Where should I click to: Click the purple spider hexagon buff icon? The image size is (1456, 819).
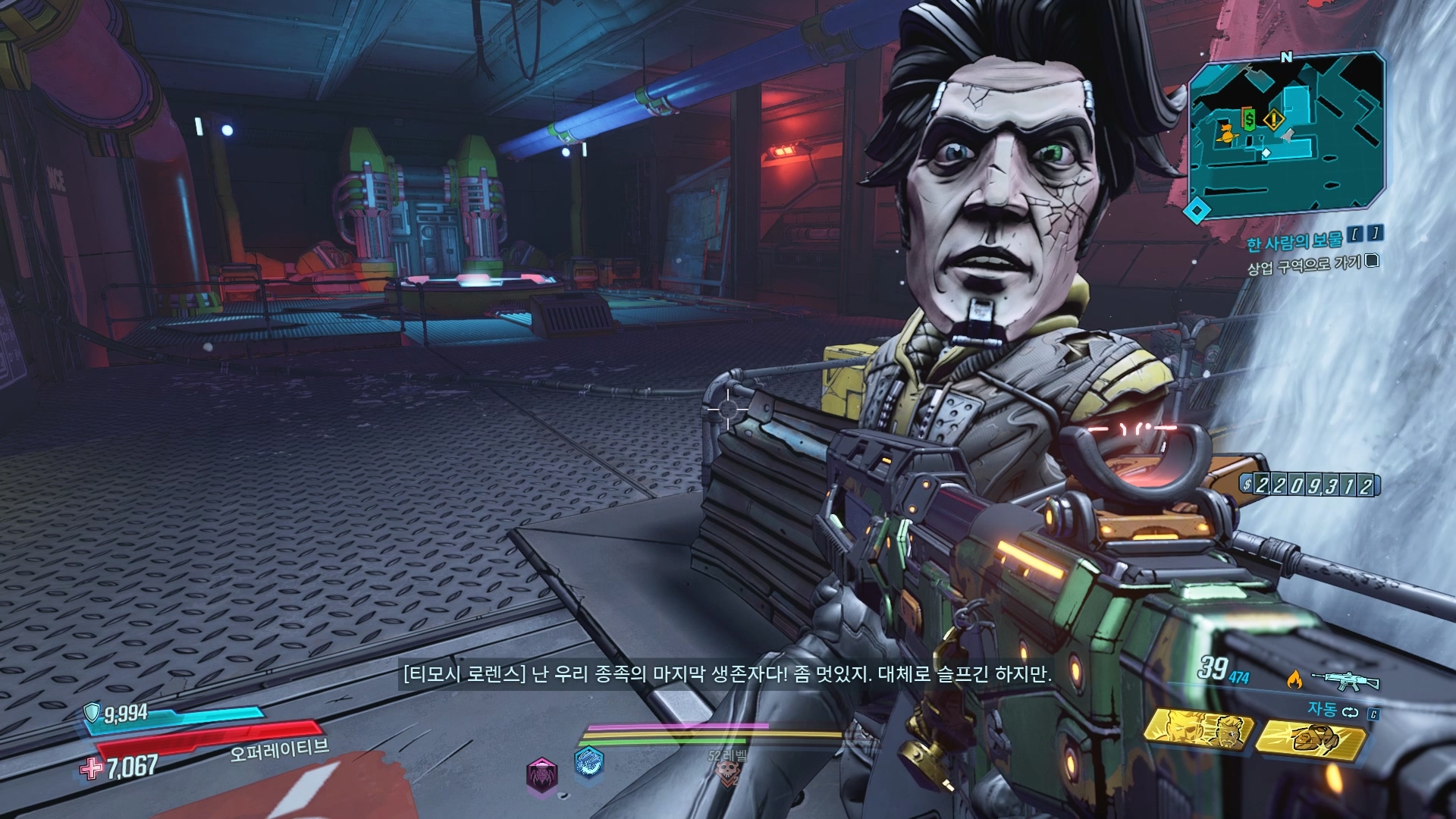(541, 774)
